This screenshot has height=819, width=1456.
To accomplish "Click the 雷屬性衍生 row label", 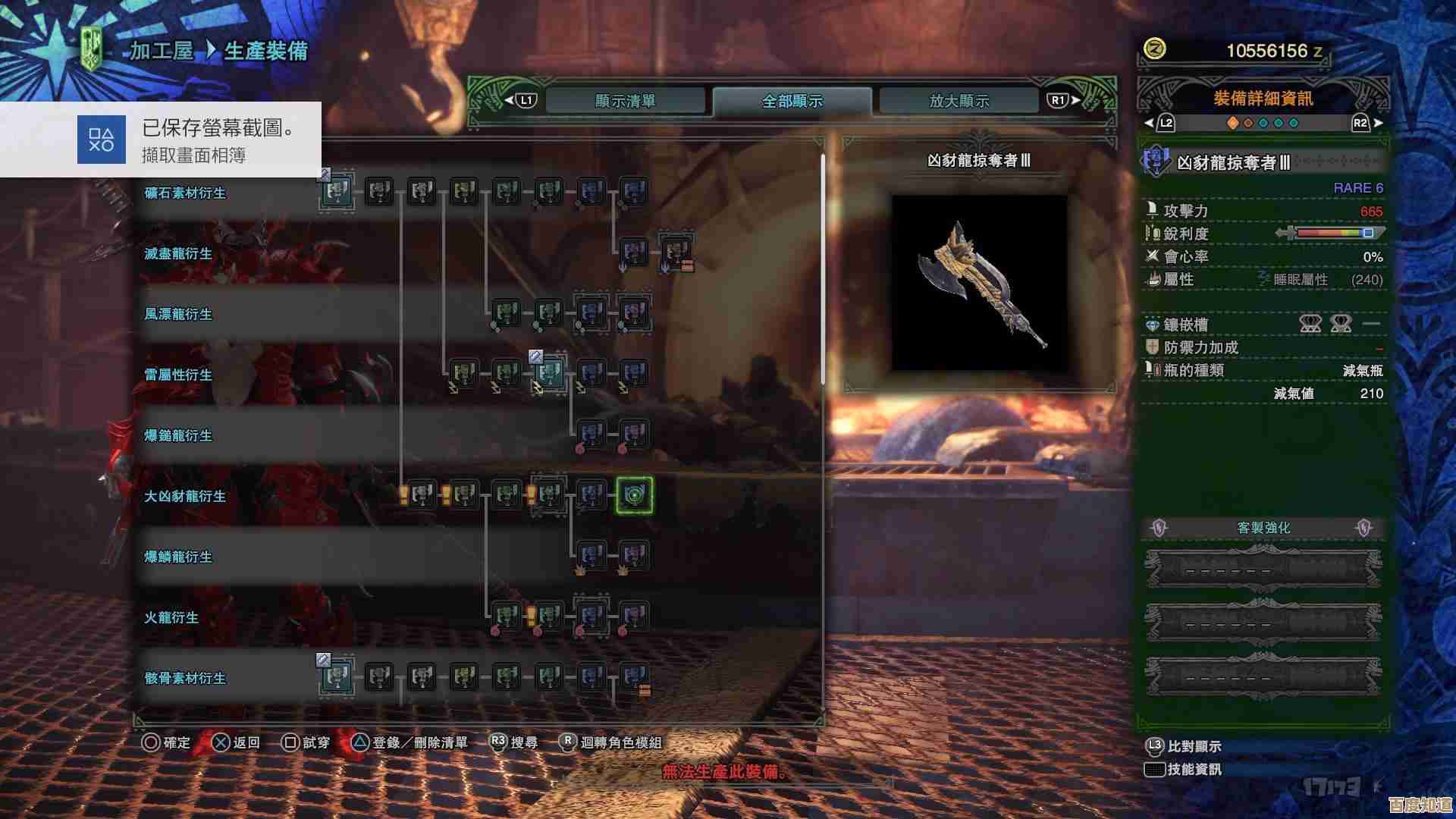I will point(179,375).
